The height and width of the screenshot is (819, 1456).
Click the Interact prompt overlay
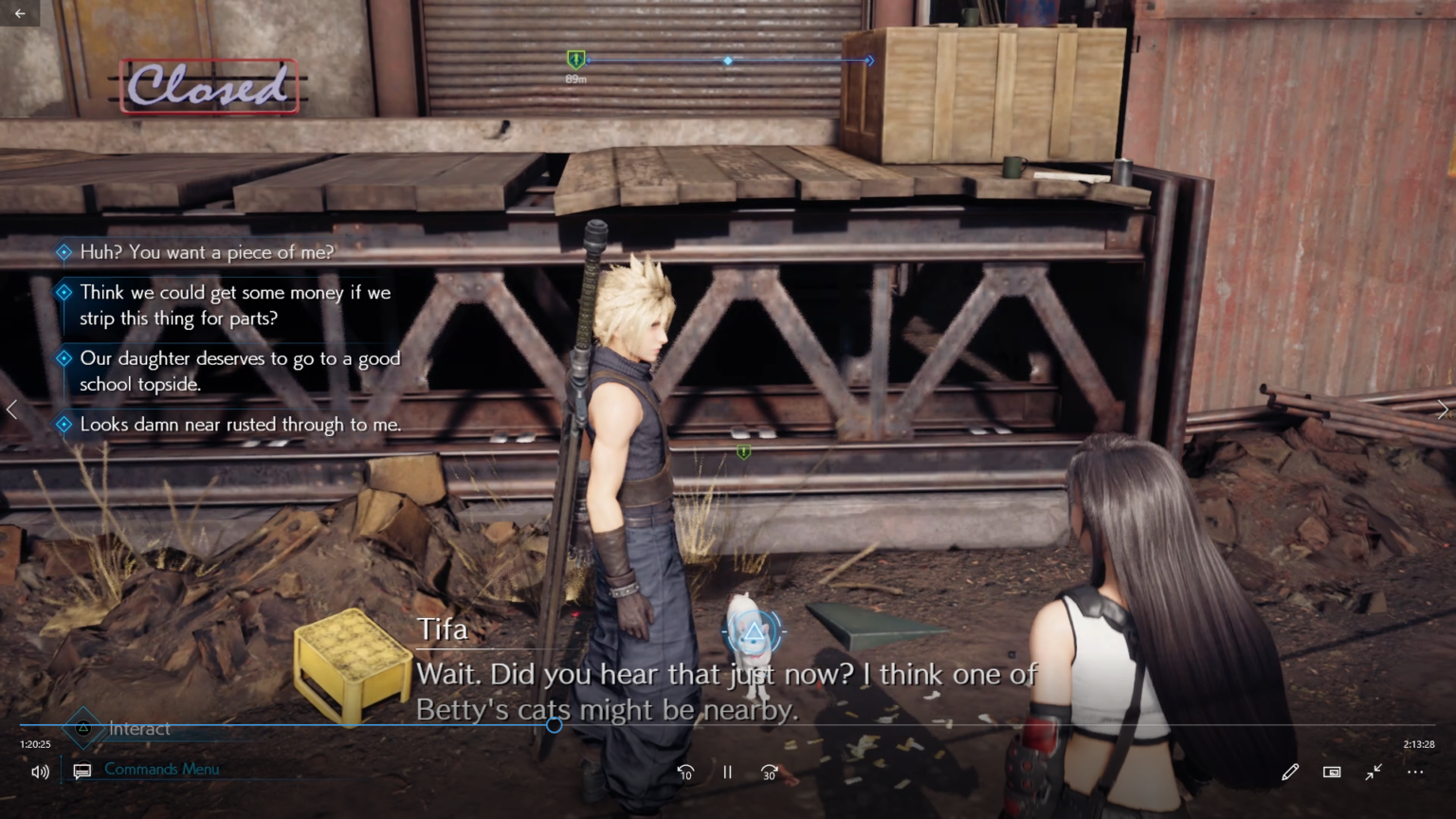(138, 729)
